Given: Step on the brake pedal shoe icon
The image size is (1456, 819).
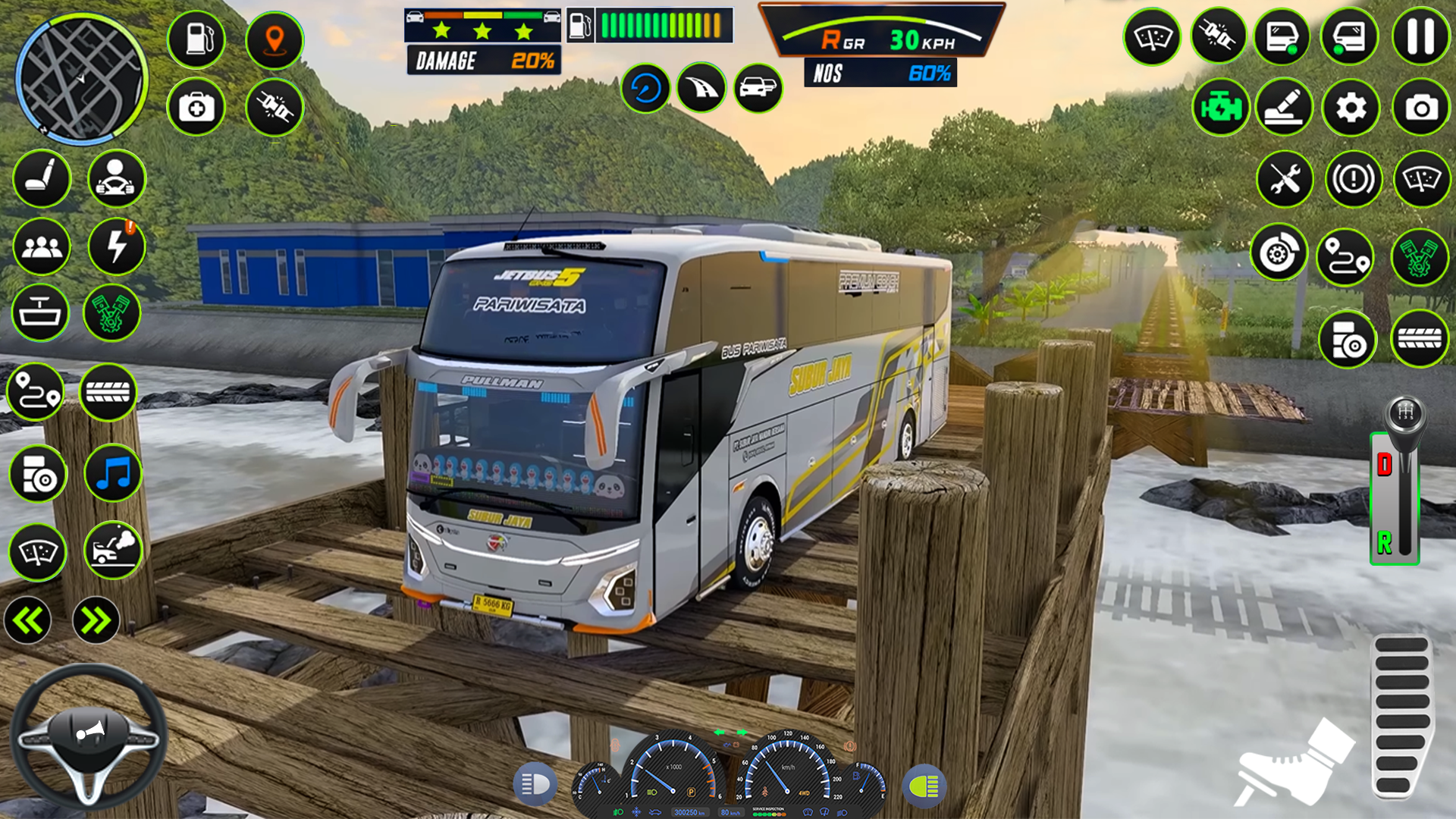Looking at the screenshot, I should pos(1293,766).
